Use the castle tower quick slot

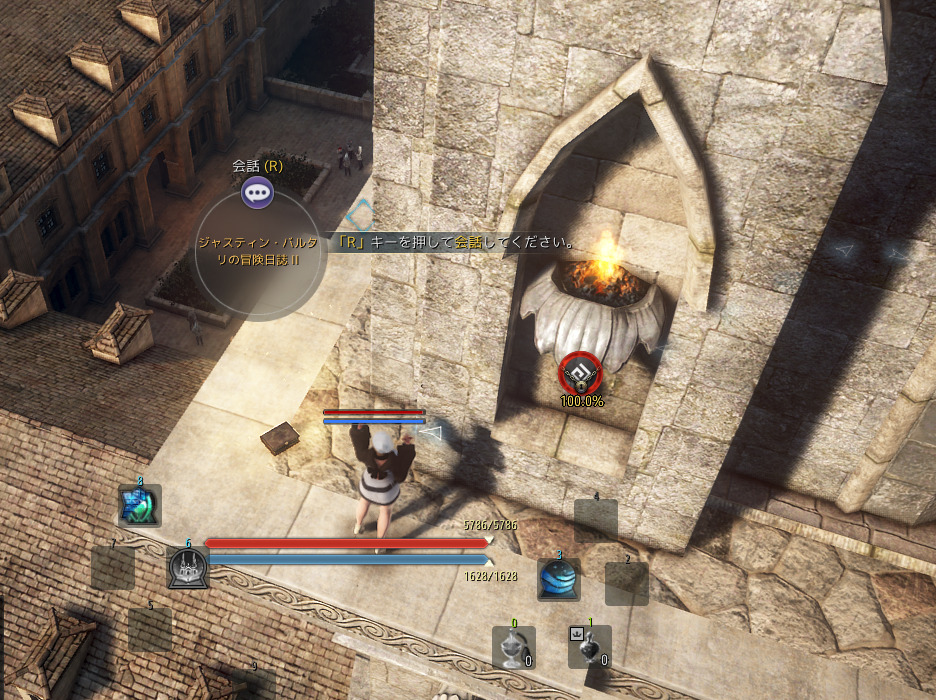click(x=188, y=568)
